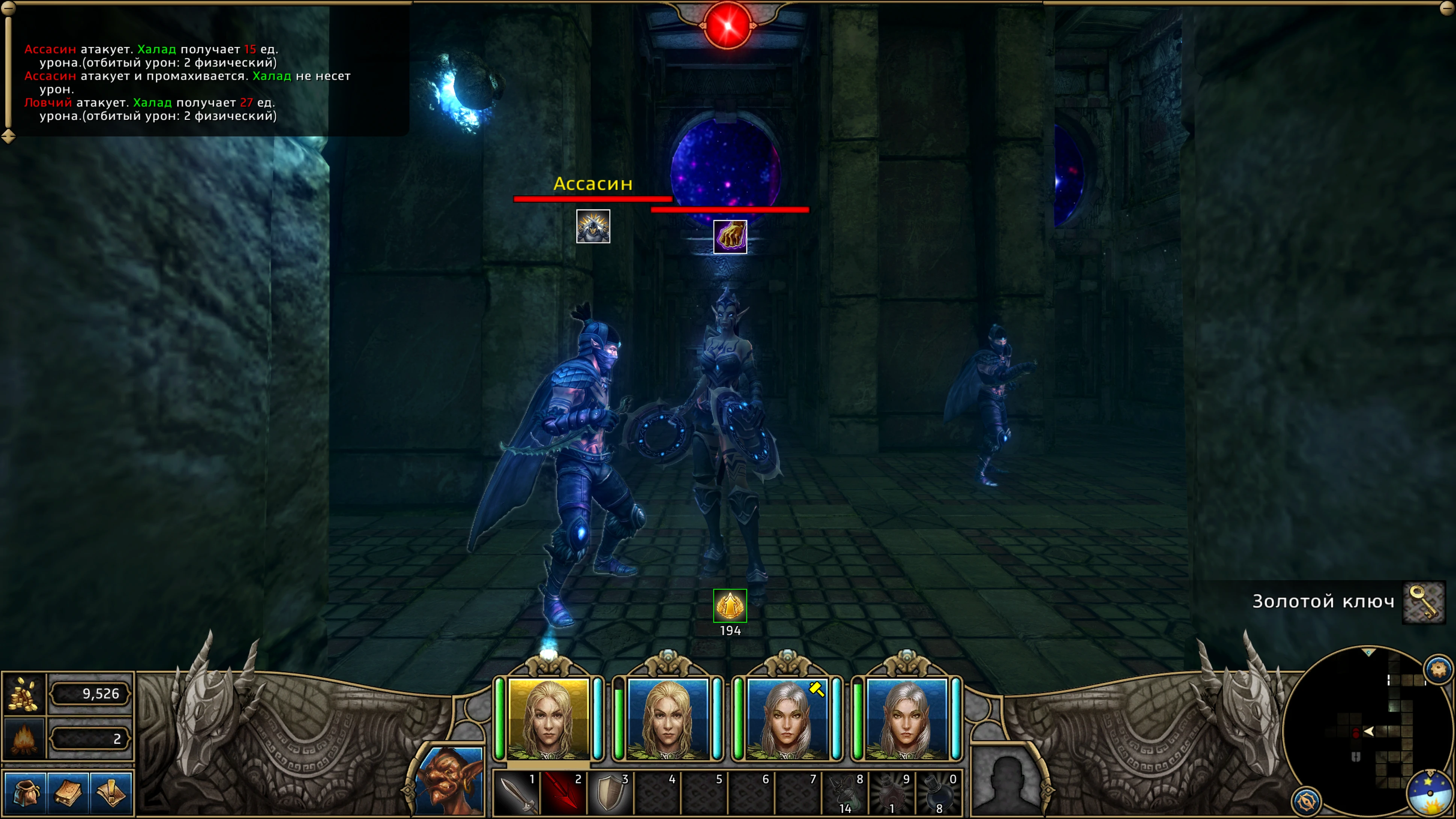Screen dimensions: 1456x819
Task: Click the compass button beside the minimap
Action: pyautogui.click(x=1306, y=801)
